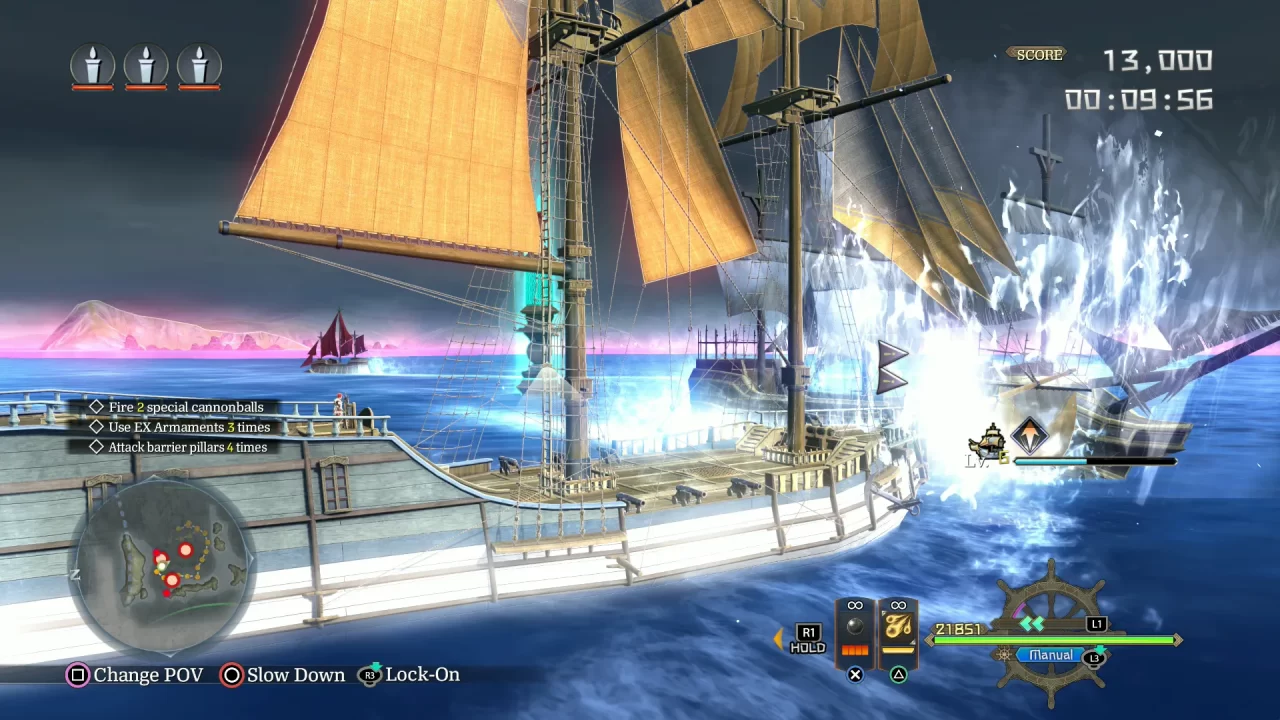Click the enemy ship target icon
Image resolution: width=1280 pixels, height=720 pixels.
point(990,440)
